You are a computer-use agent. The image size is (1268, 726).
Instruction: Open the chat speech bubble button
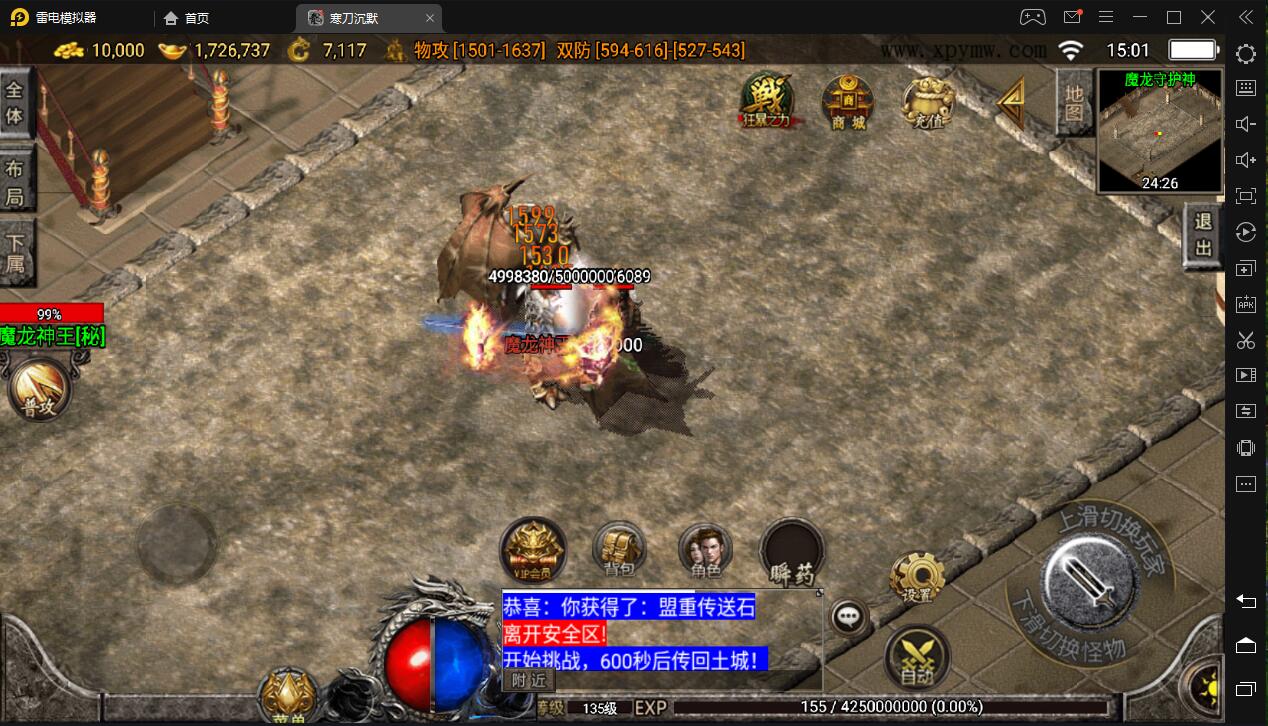(850, 617)
